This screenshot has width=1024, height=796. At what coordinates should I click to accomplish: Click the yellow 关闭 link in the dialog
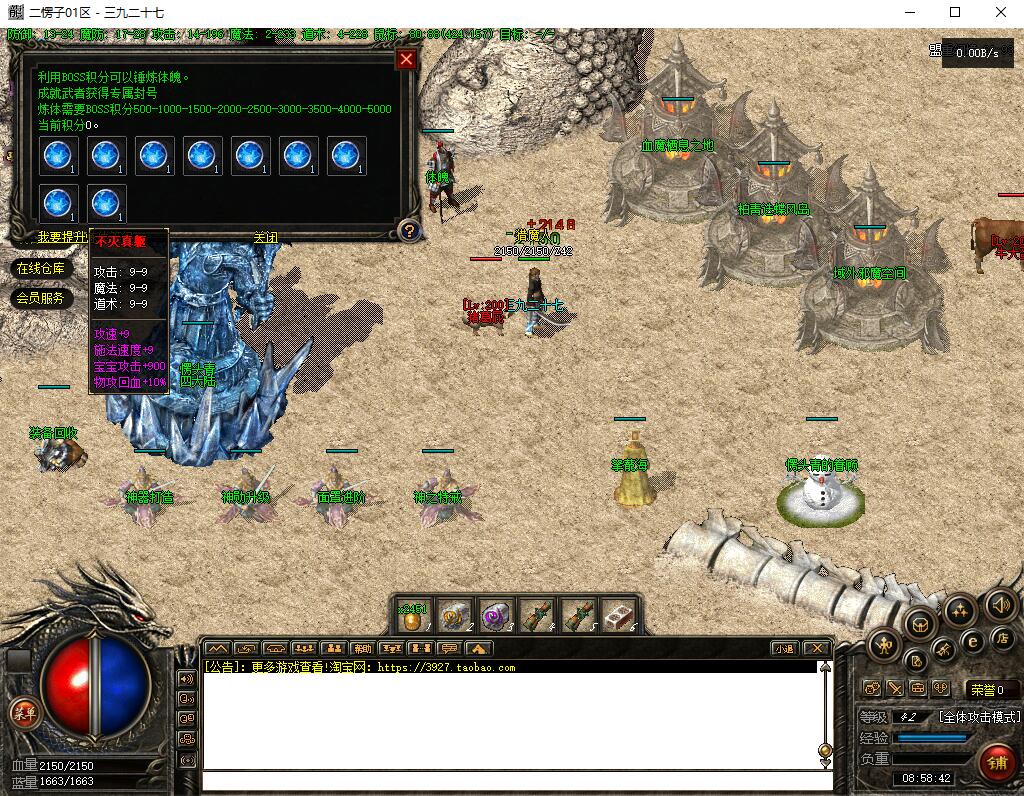(265, 238)
